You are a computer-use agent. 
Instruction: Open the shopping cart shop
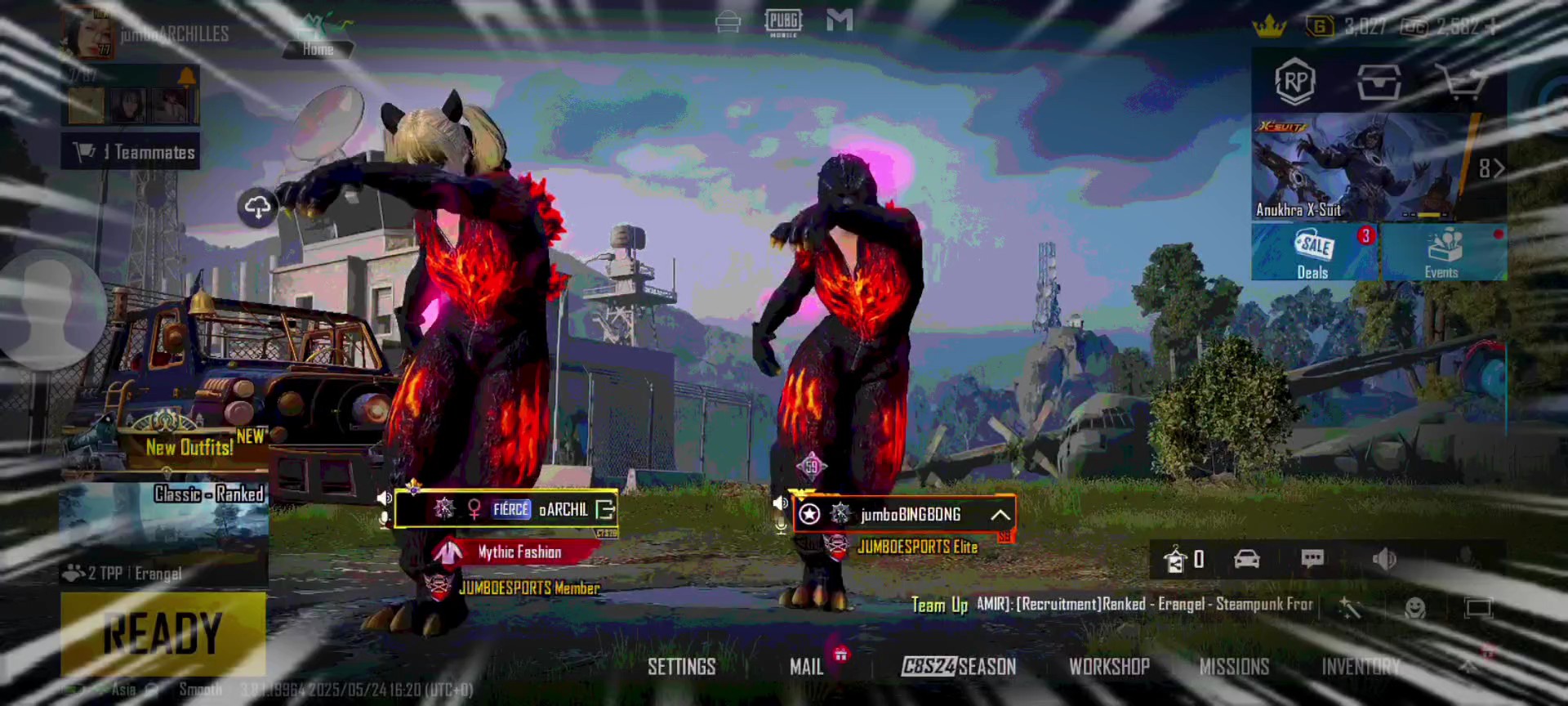click(x=1461, y=82)
